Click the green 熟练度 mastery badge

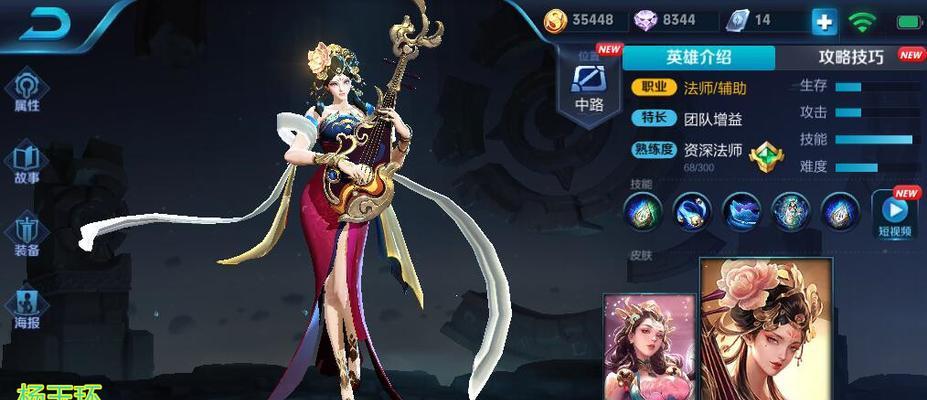766,156
